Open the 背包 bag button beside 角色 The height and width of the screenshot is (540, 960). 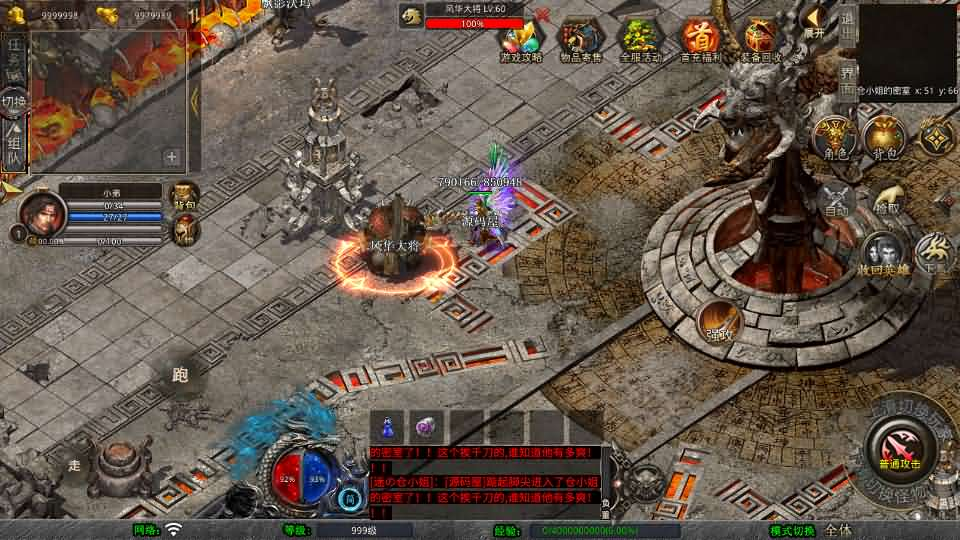pyautogui.click(x=883, y=138)
